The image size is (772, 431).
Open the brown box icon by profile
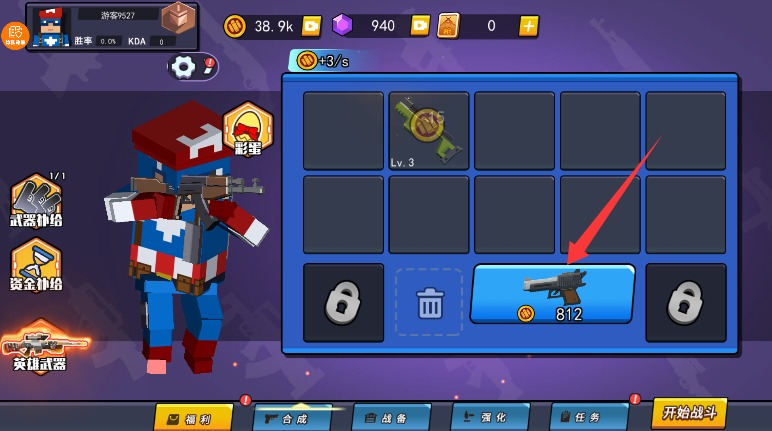(177, 18)
